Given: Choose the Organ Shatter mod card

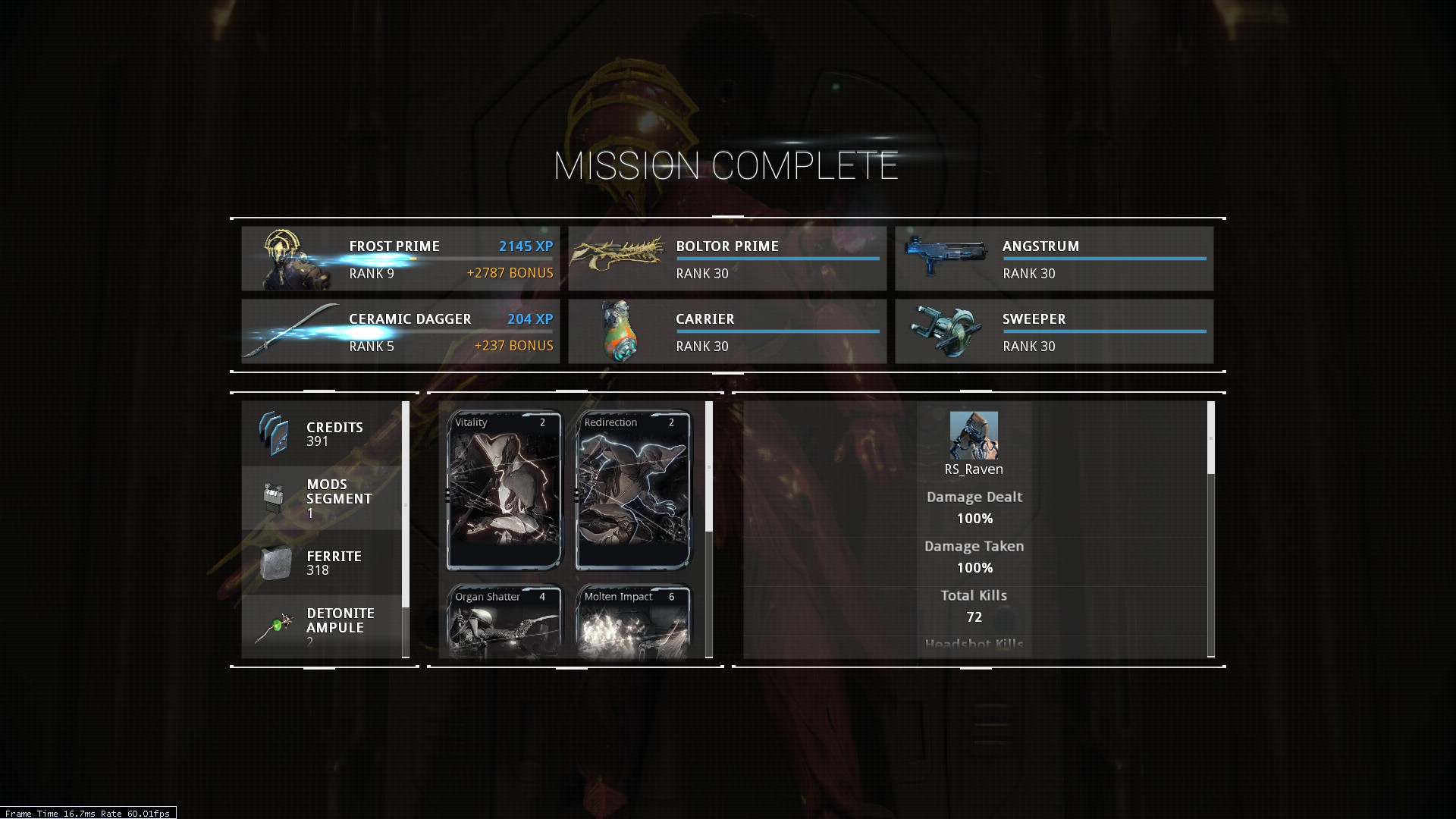Looking at the screenshot, I should 504,620.
